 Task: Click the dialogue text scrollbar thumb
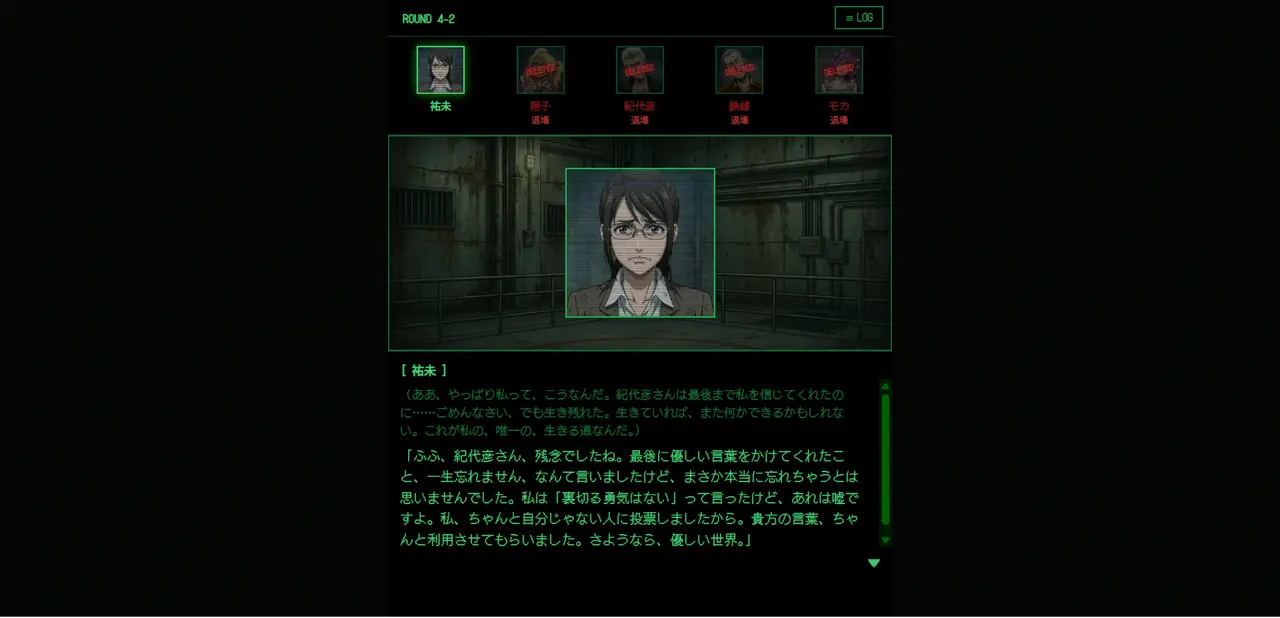(x=885, y=460)
